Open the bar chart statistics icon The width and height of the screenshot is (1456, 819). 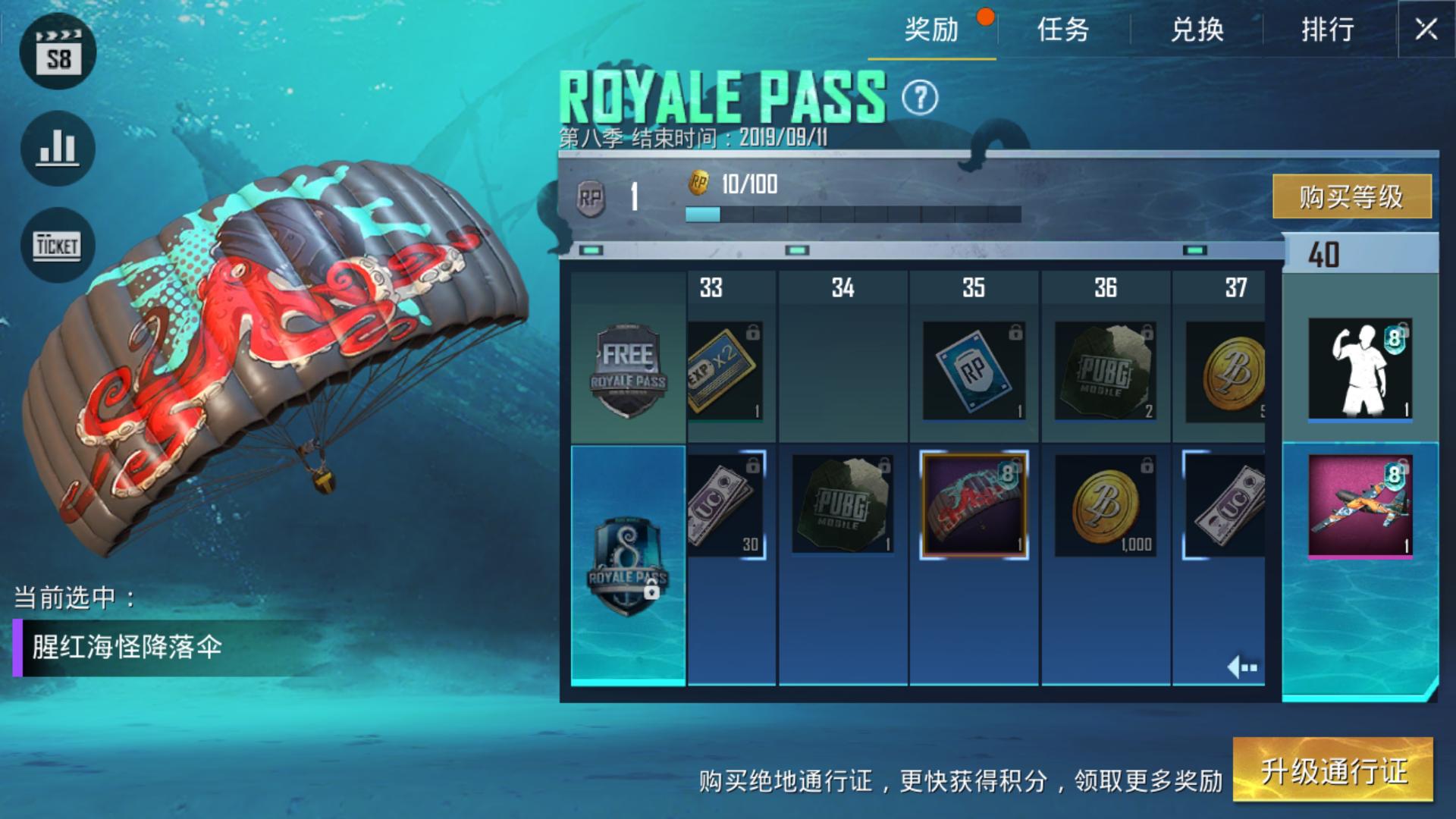point(58,149)
